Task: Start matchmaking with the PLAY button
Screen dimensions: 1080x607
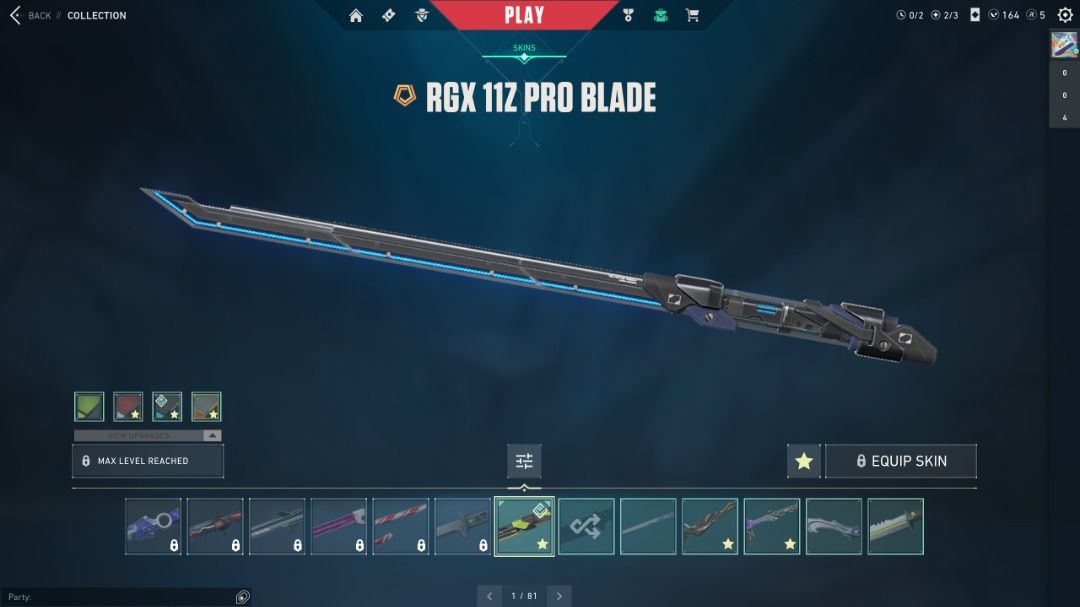Action: (x=524, y=15)
